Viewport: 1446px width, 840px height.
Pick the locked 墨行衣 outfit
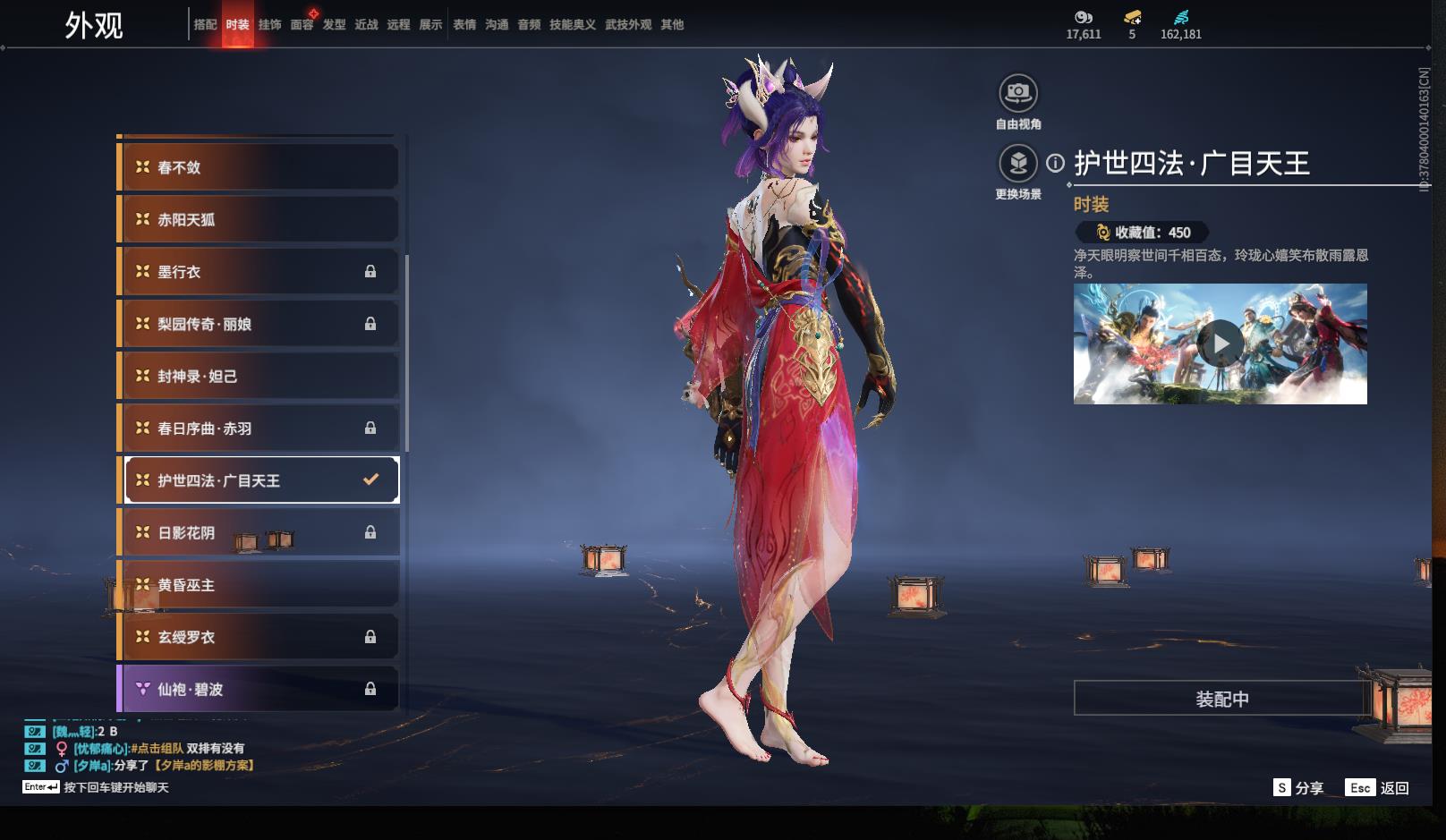point(259,272)
